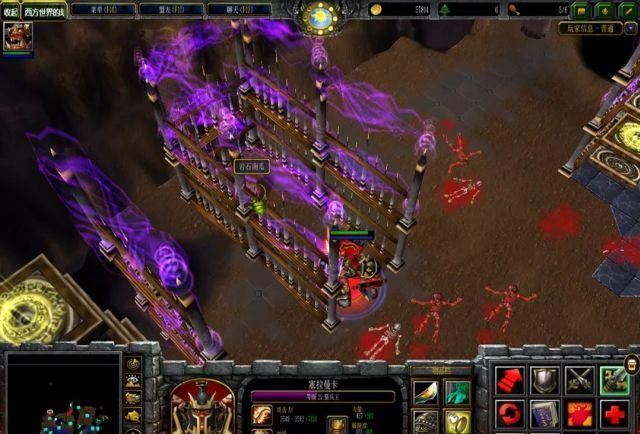Click the 西方世界的劫 tab
640x434 pixels.
point(45,12)
